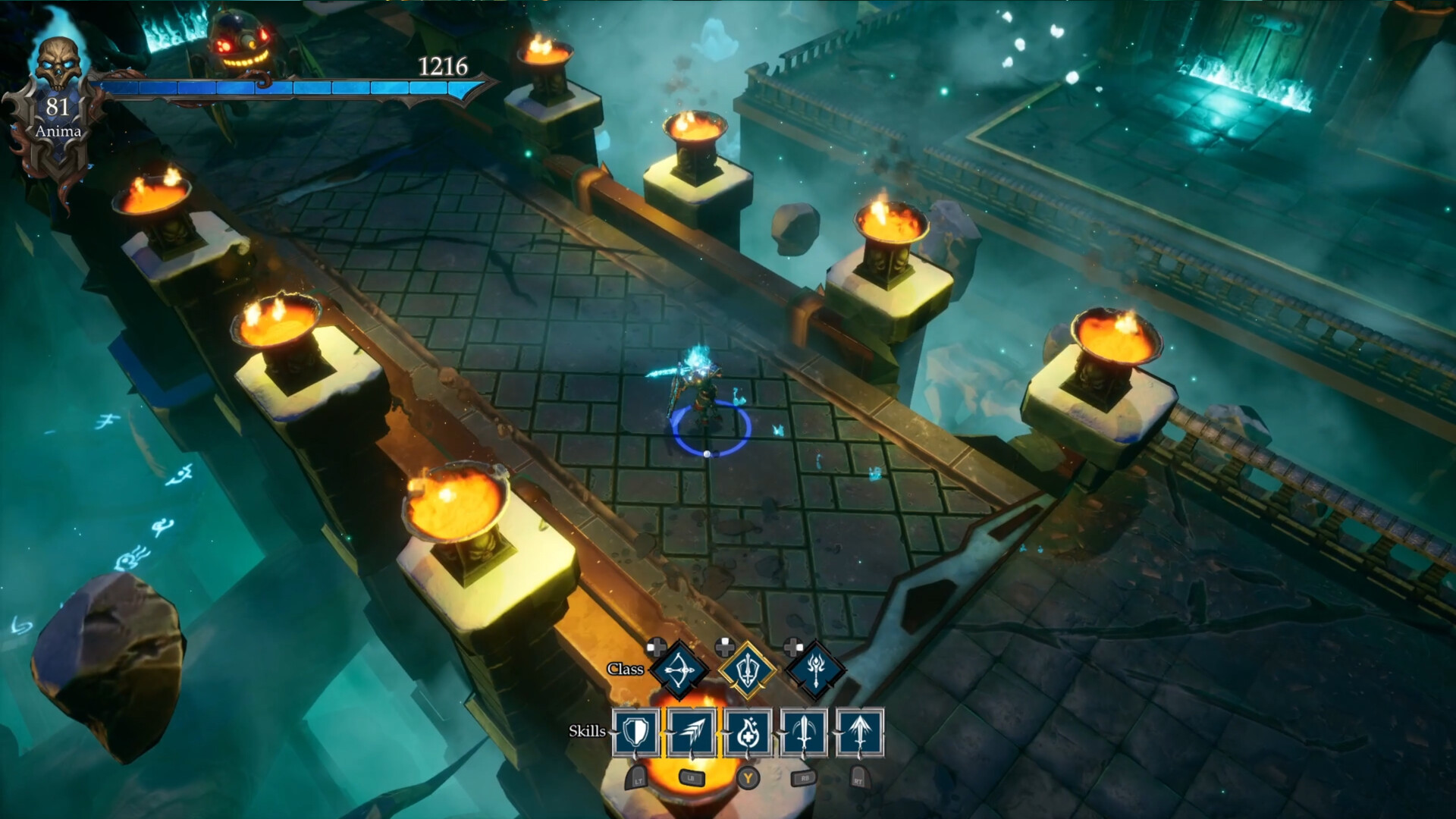
Task: Select the Bow class diamond
Action: click(681, 670)
